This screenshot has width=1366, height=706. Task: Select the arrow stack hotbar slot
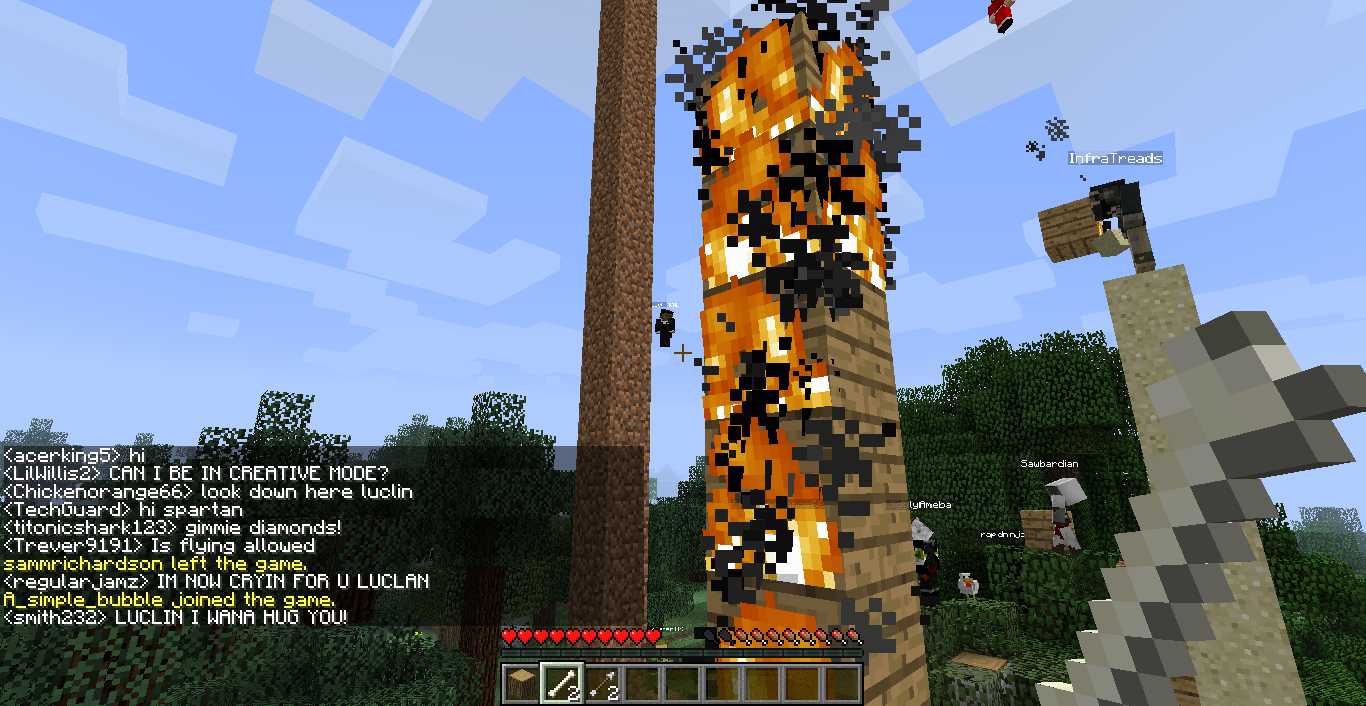[x=601, y=684]
